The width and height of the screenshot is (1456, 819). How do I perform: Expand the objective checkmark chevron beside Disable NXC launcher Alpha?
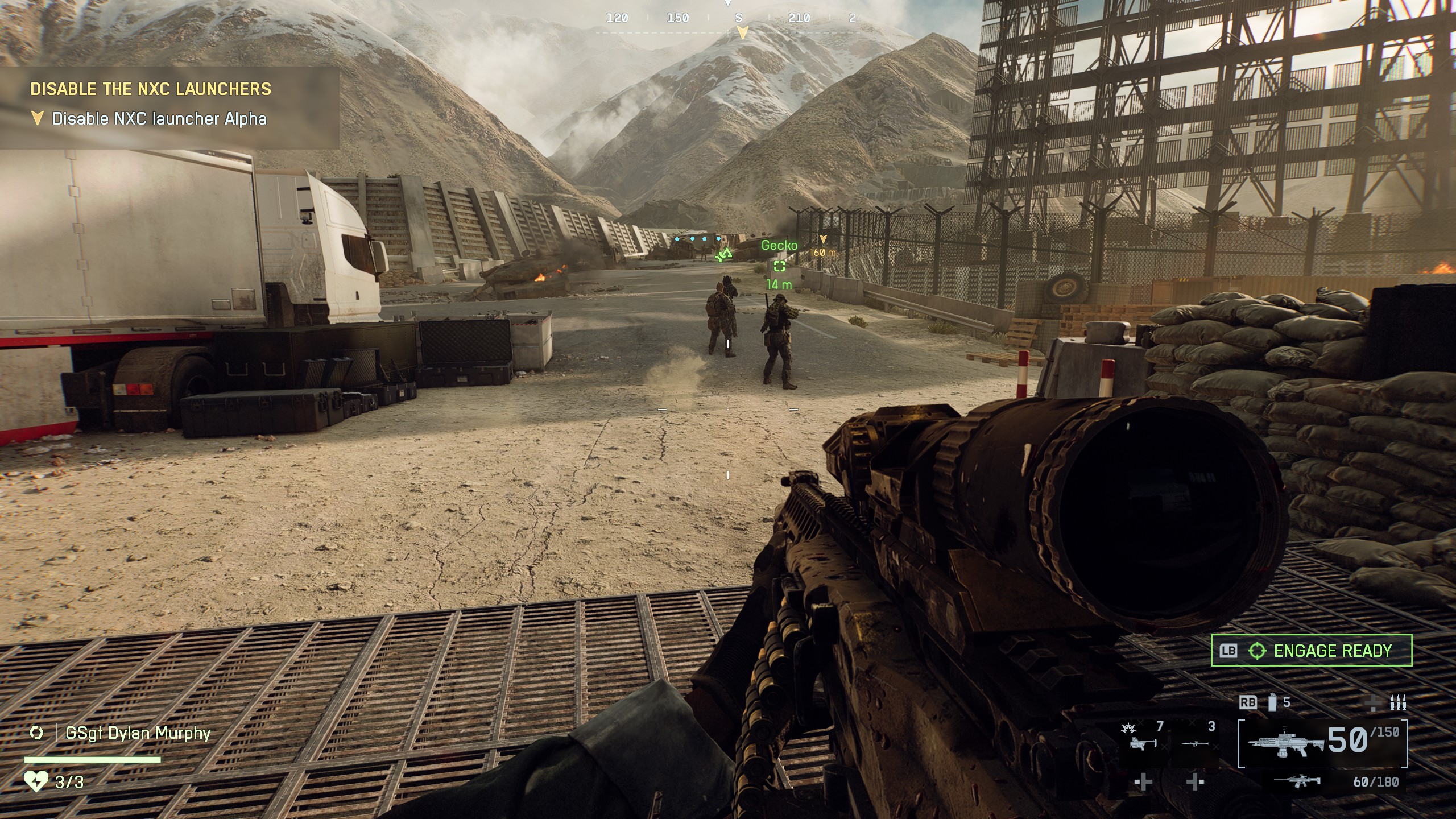(38, 119)
